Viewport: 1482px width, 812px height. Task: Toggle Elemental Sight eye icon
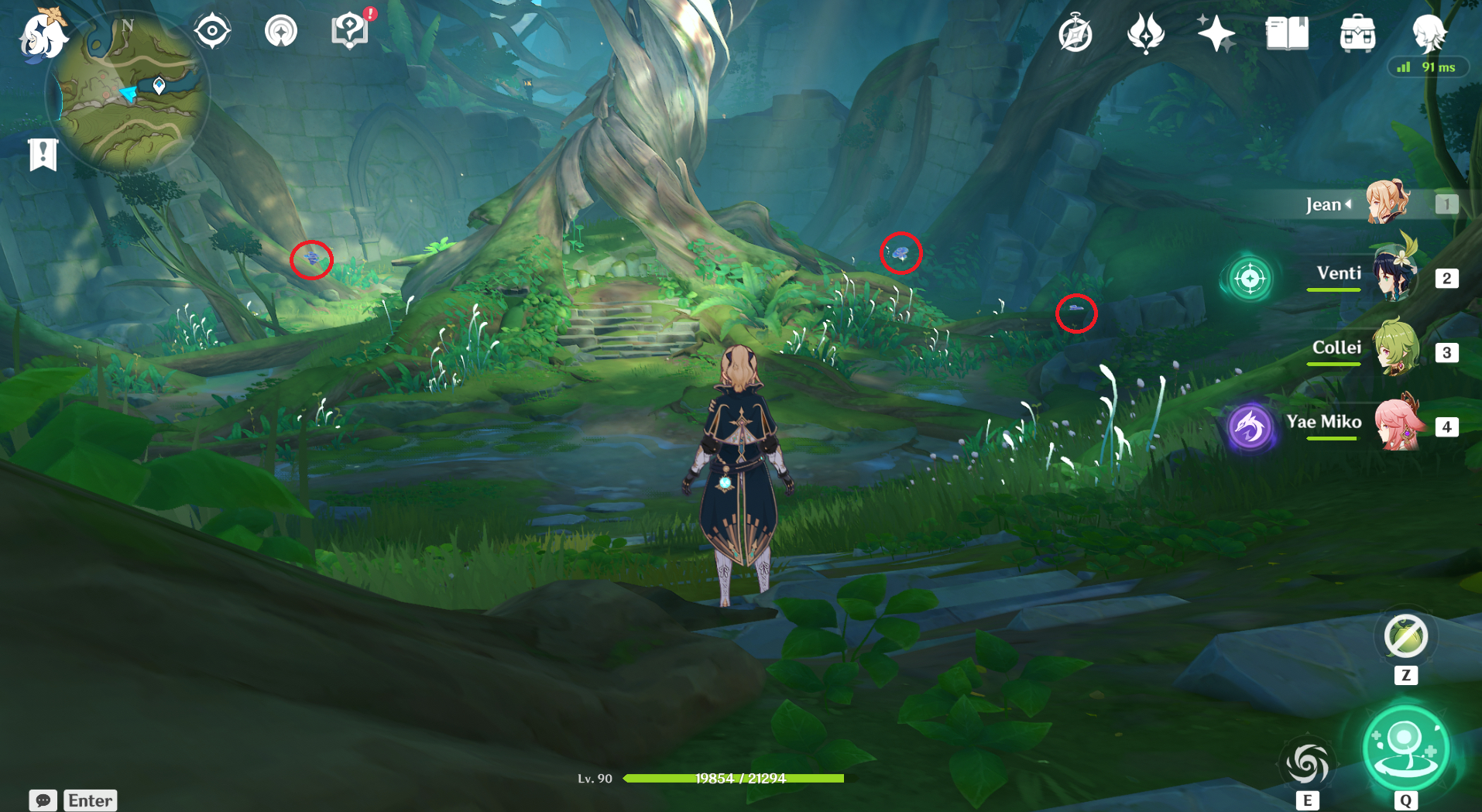(x=212, y=32)
